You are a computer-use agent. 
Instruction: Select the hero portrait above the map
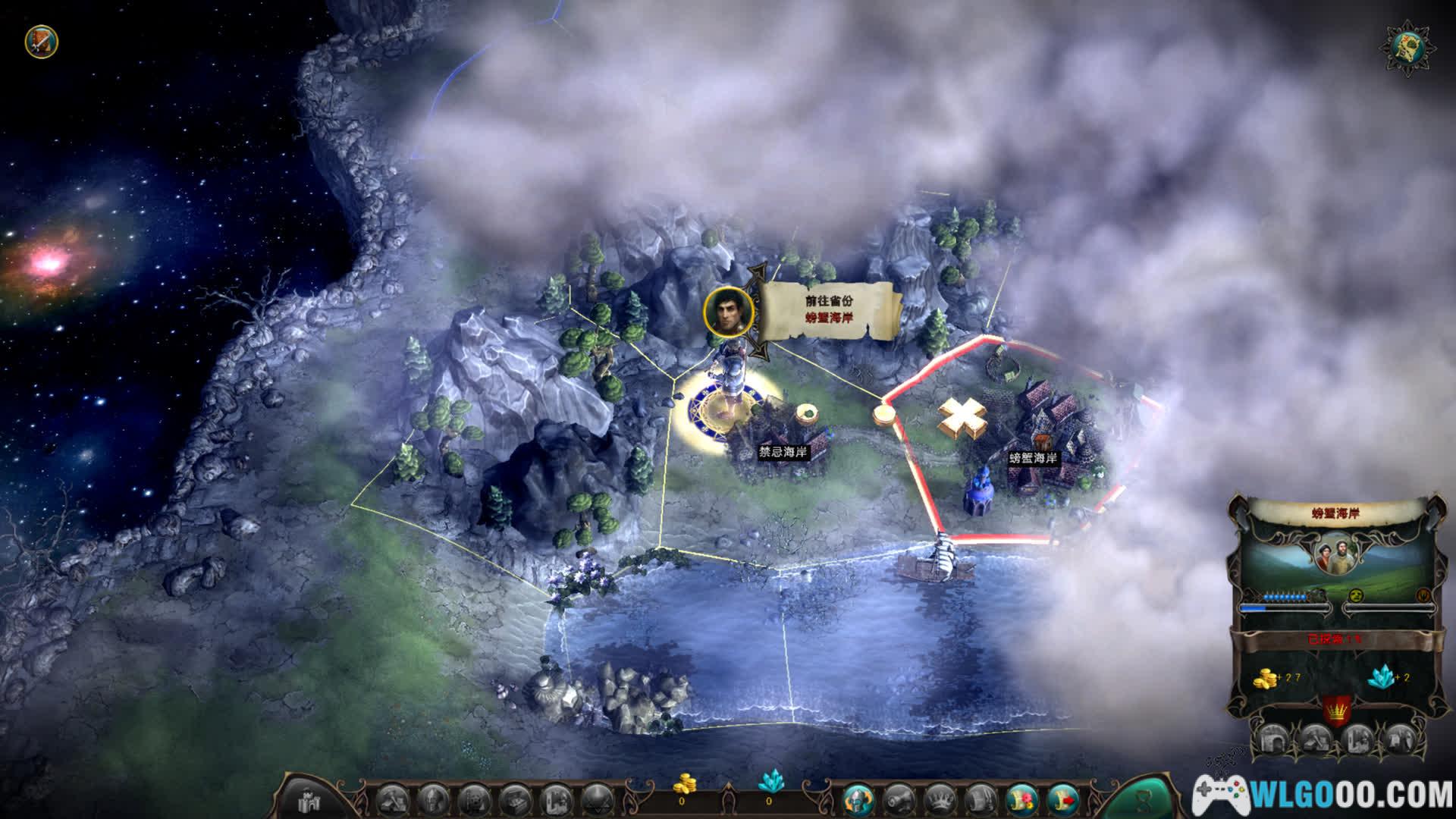pyautogui.click(x=728, y=311)
